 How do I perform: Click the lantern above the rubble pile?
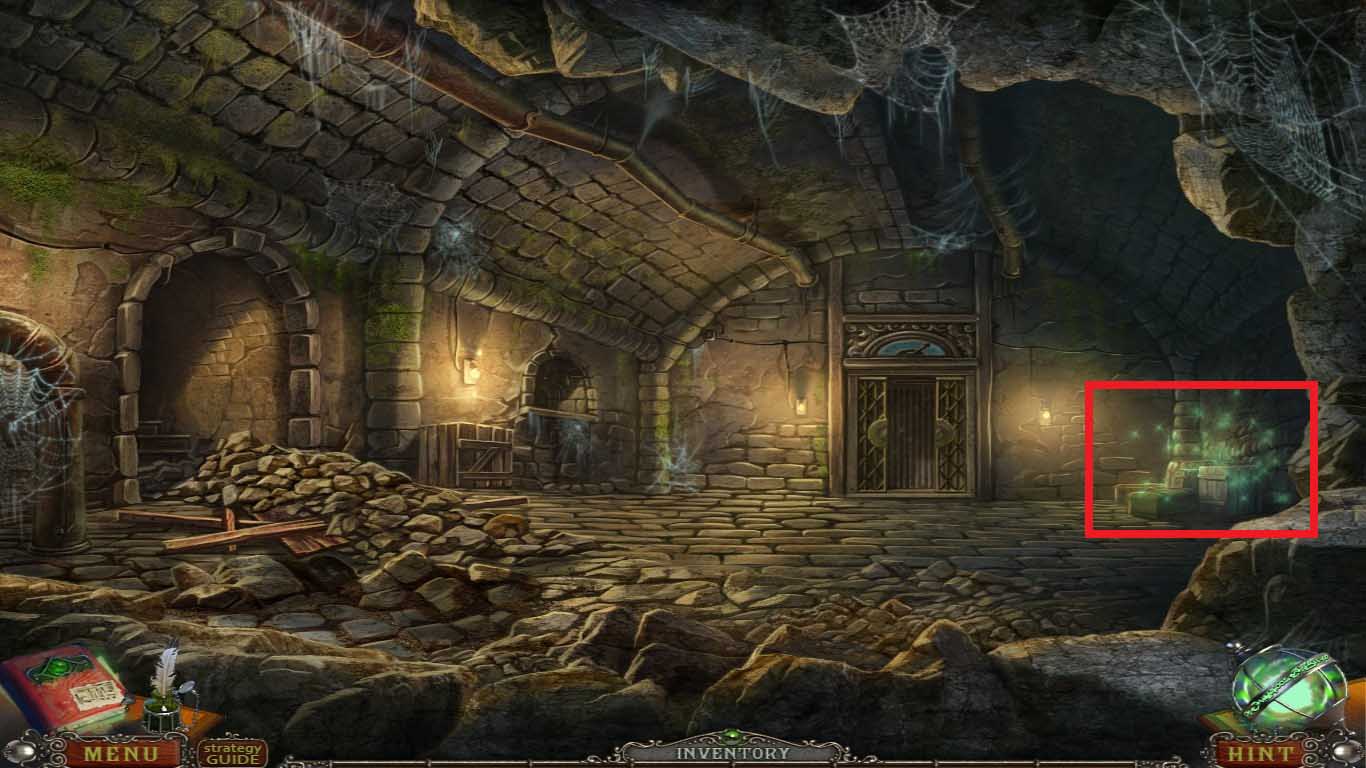click(x=470, y=368)
